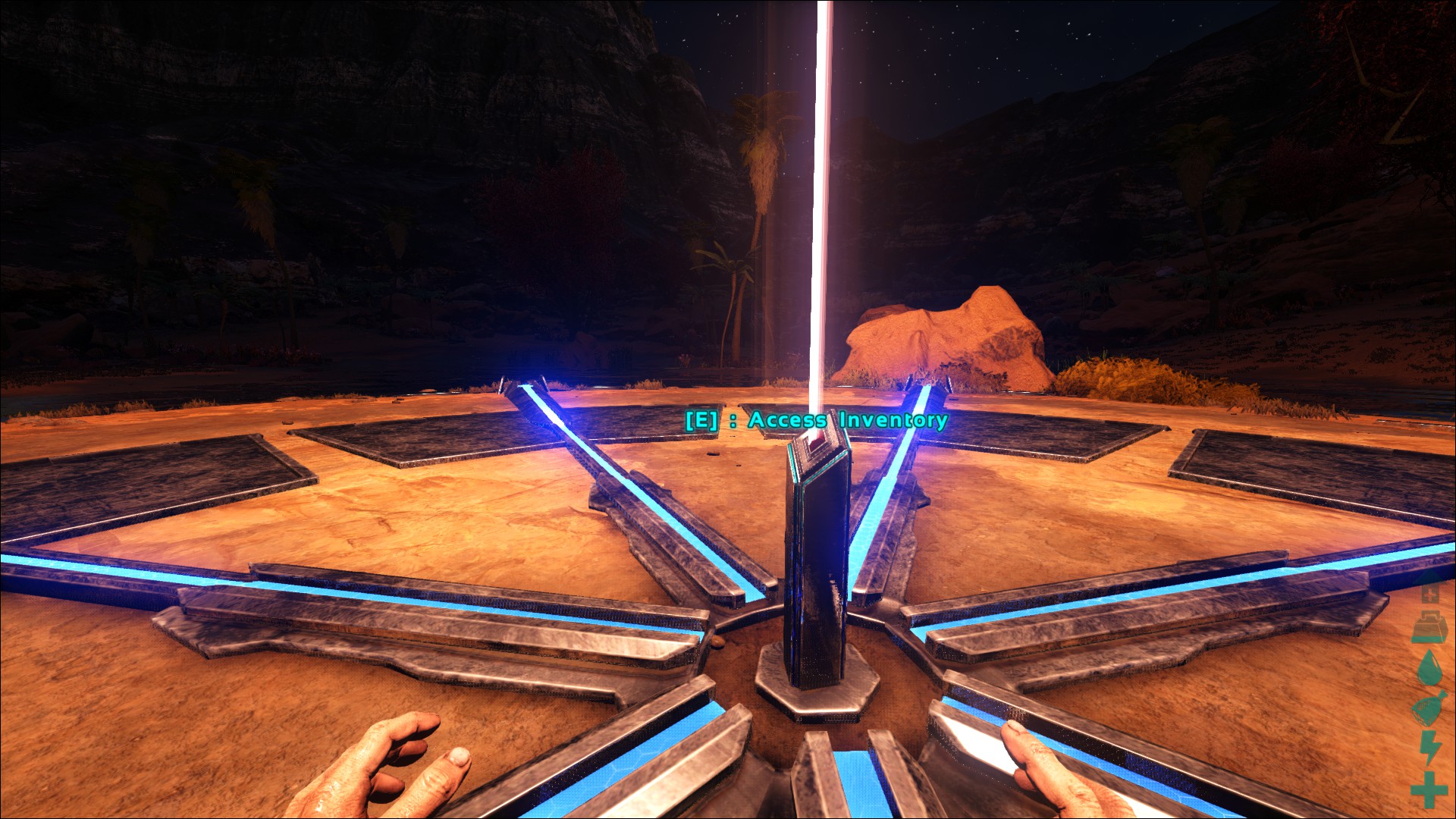The height and width of the screenshot is (819, 1456).
Task: Click the food meat status icon
Action: pyautogui.click(x=1429, y=710)
